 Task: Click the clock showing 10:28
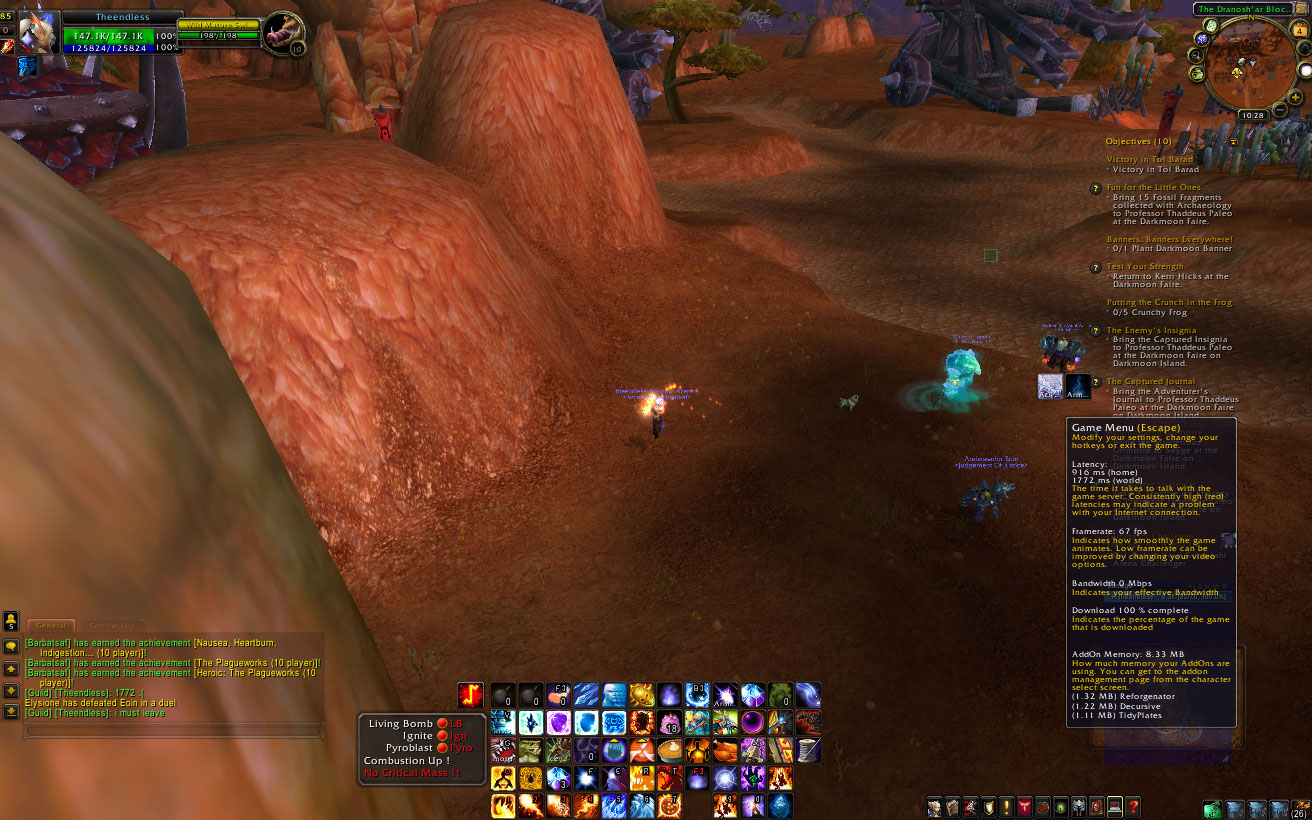[1251, 116]
